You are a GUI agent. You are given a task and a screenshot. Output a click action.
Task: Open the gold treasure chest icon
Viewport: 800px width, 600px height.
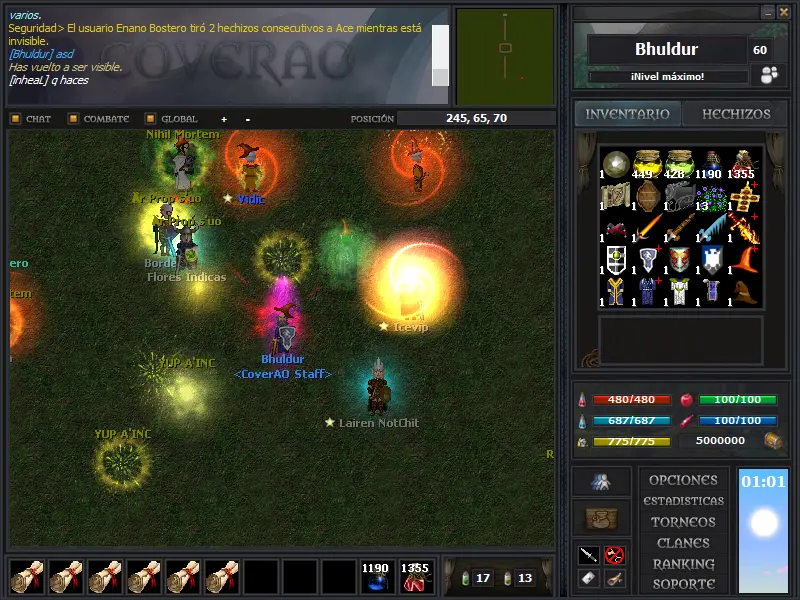pyautogui.click(x=772, y=440)
